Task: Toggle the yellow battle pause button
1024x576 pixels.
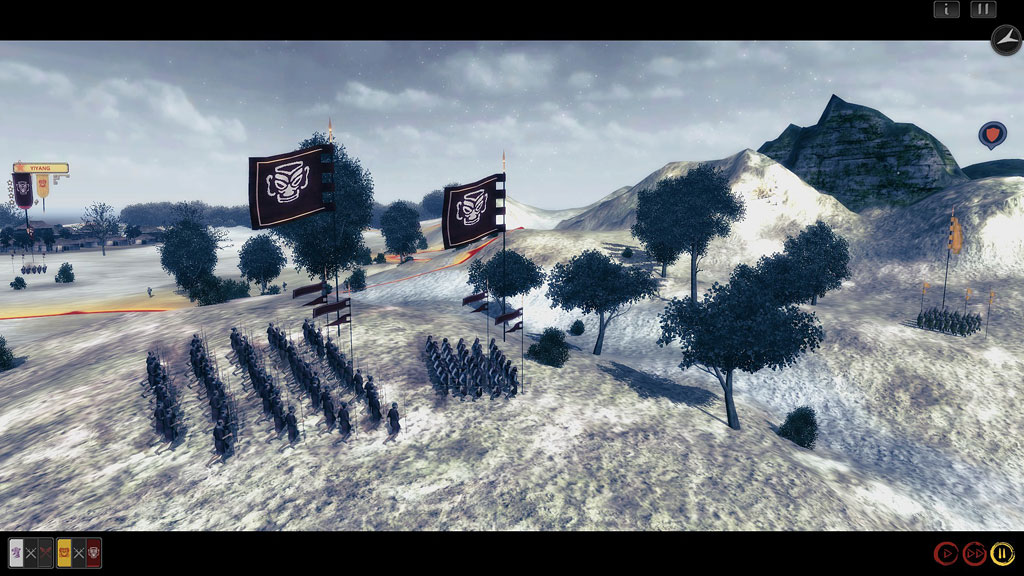Action: [1002, 553]
